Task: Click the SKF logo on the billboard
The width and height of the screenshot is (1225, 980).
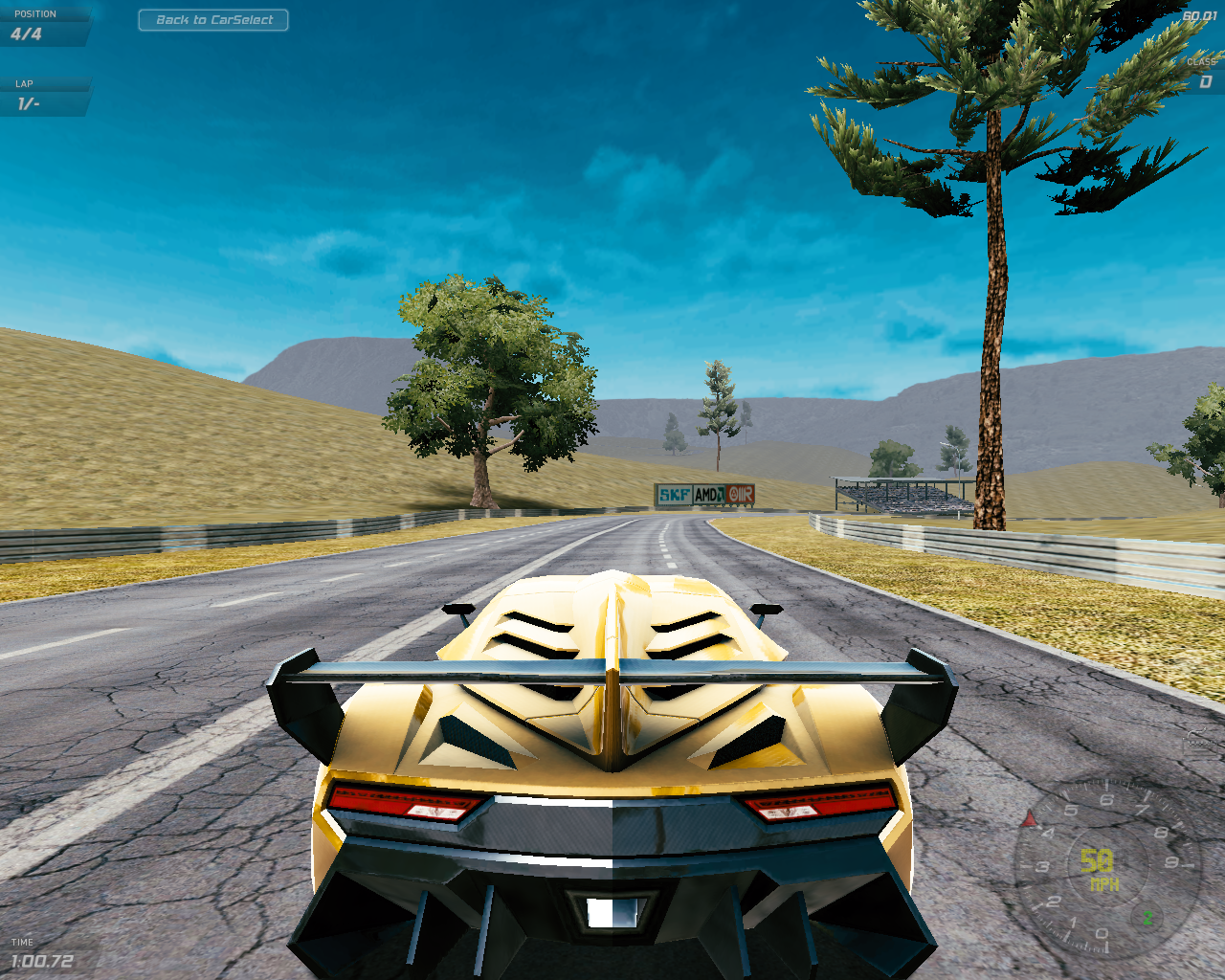Action: (x=675, y=494)
